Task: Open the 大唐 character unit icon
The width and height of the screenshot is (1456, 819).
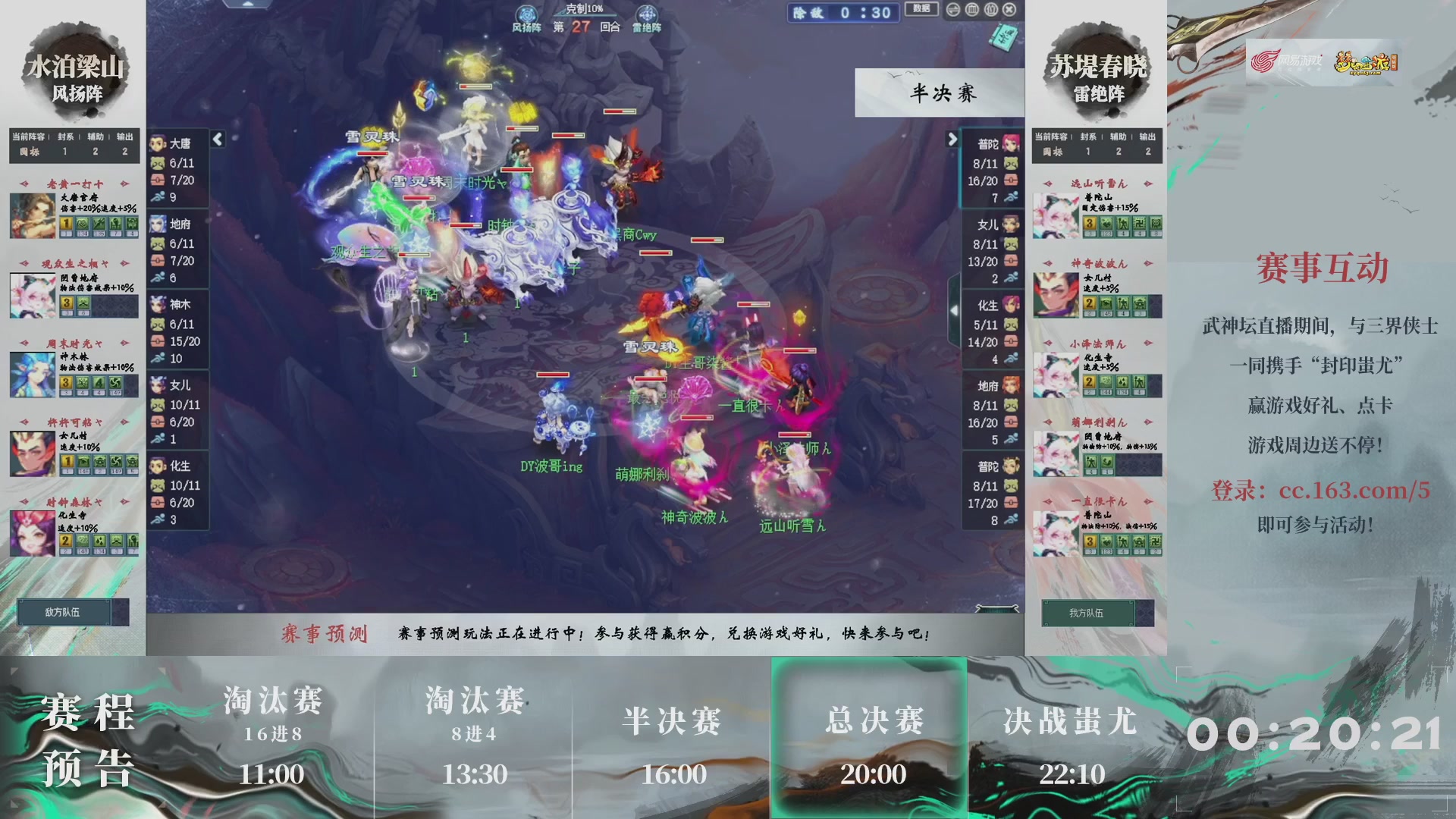Action: tap(157, 140)
